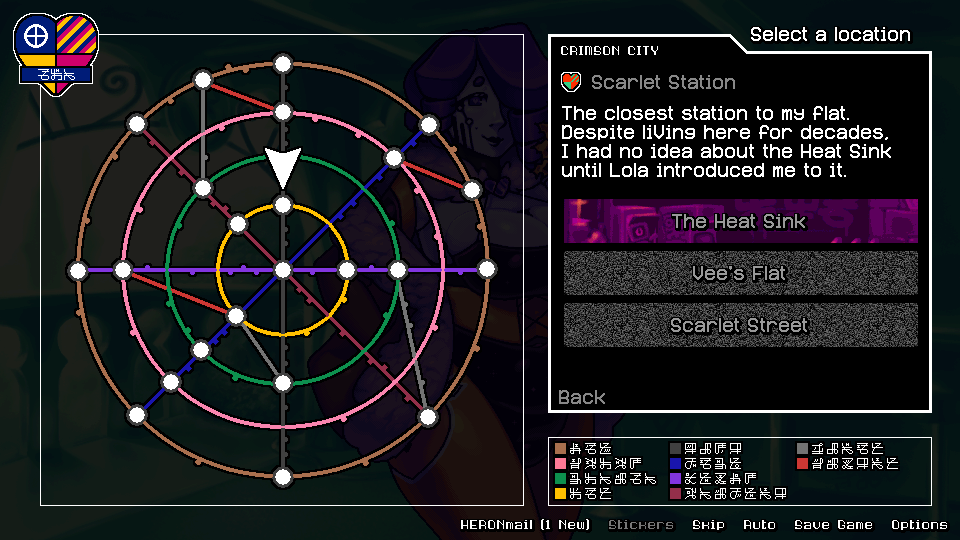
Task: Click the pink line legend swatch
Action: (x=561, y=464)
